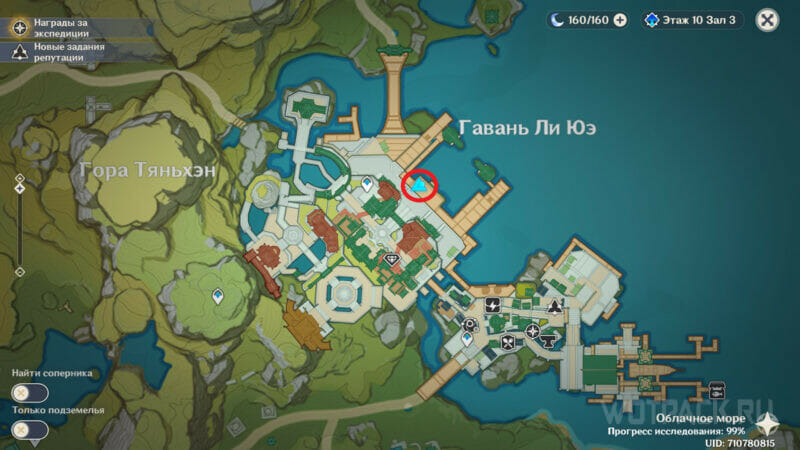The height and width of the screenshot is (450, 800).
Task: Select the teleport waypoint on Гора Тяньхэн slope
Action: coord(218,296)
